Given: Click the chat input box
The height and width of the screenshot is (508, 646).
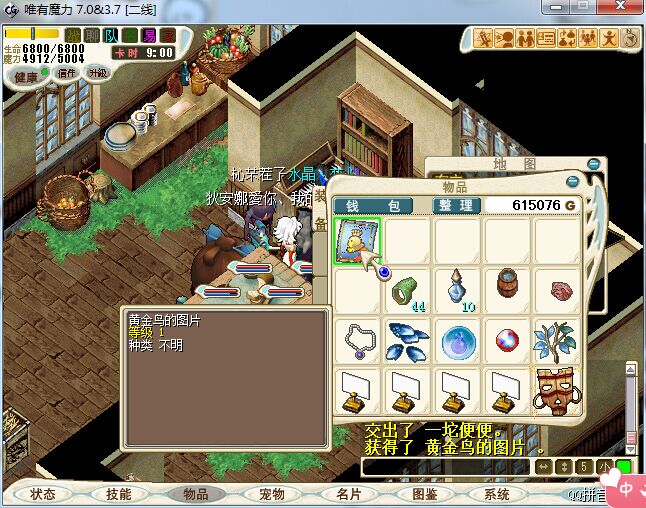Looking at the screenshot, I should click(x=446, y=467).
